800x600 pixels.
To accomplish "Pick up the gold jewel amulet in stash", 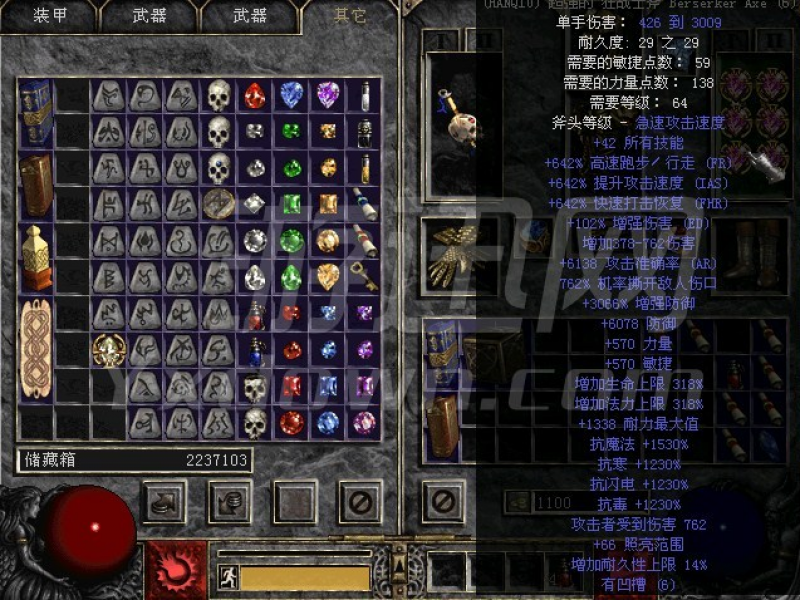I will (109, 350).
